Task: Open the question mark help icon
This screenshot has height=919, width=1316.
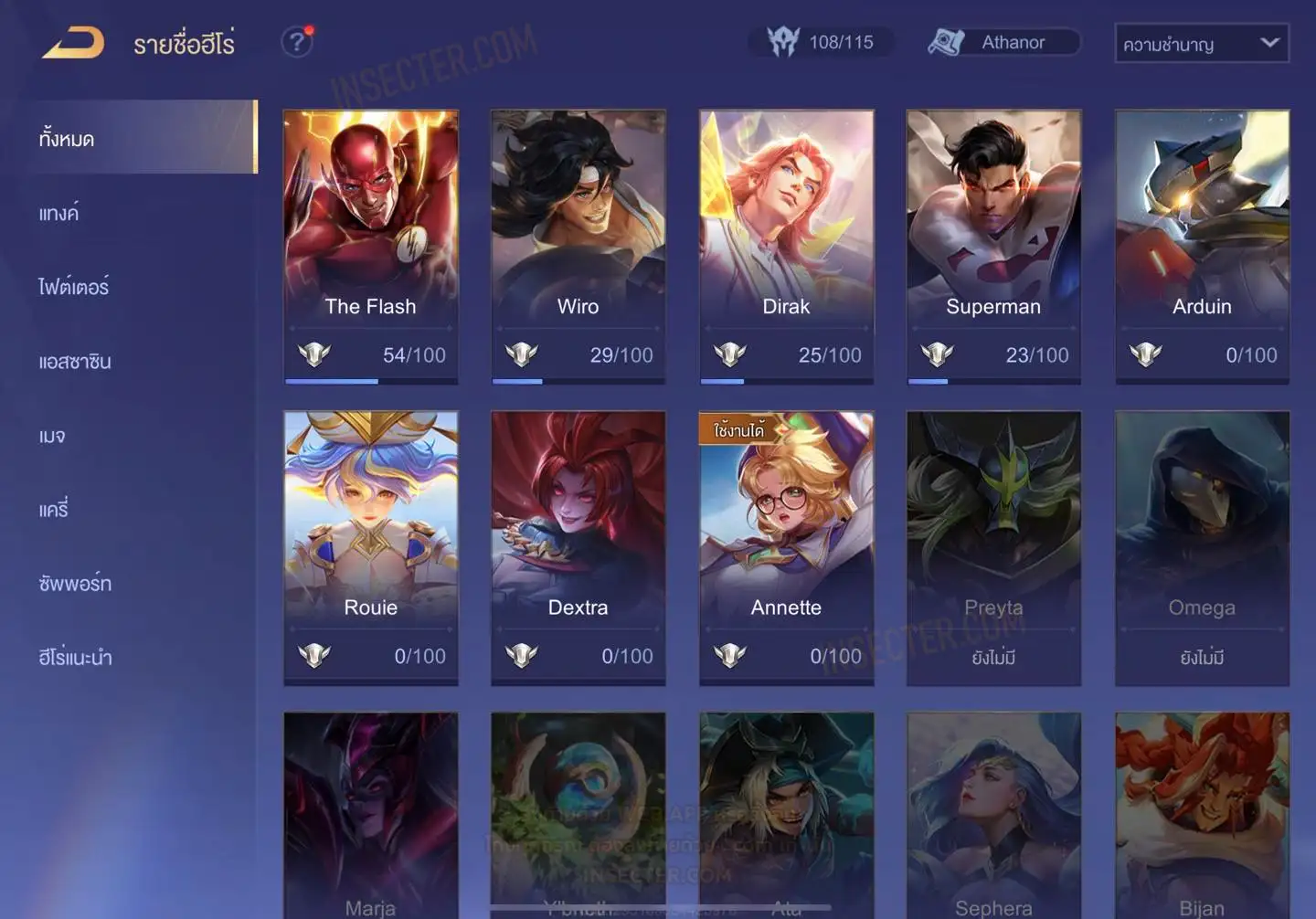Action: (297, 42)
